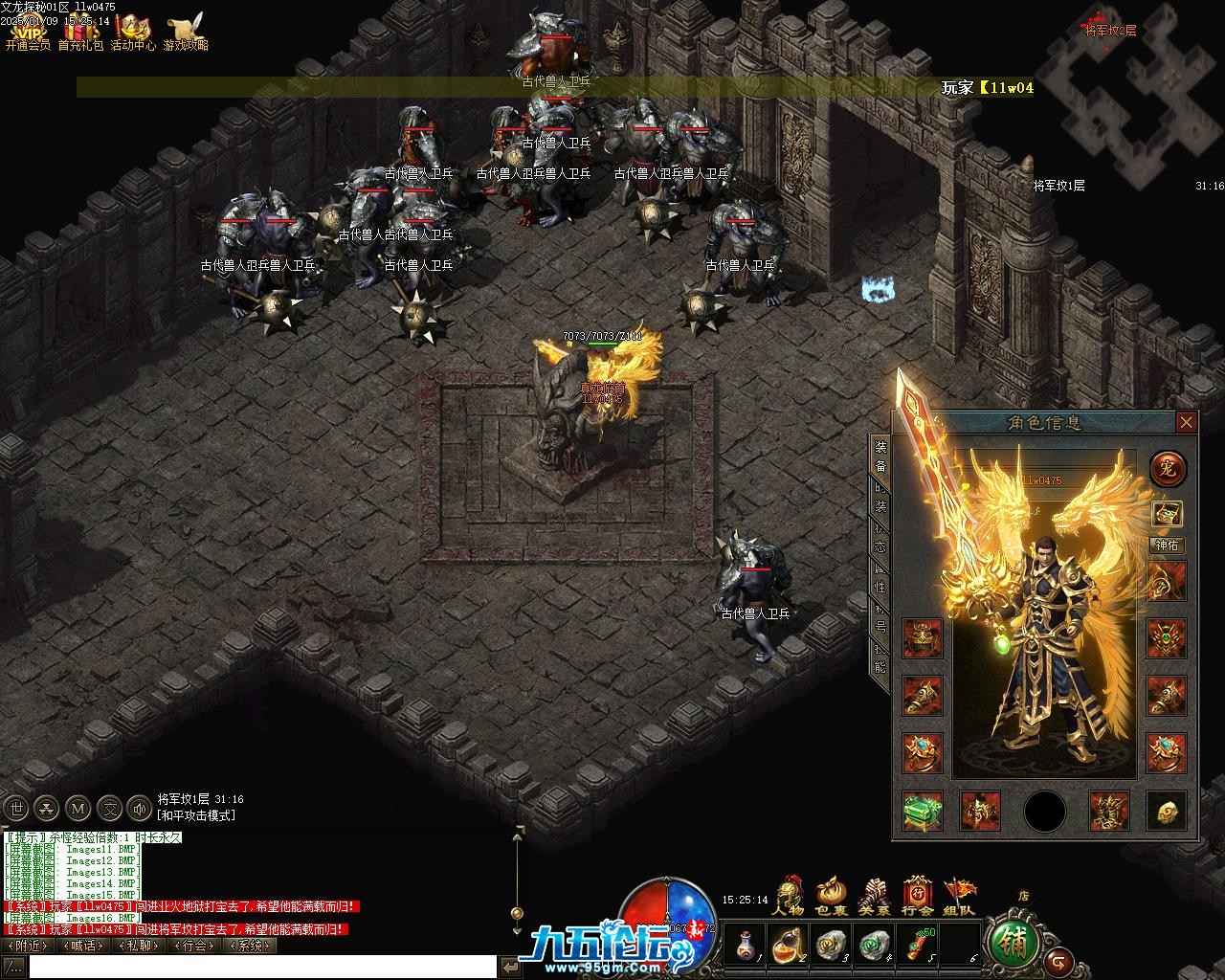Viewport: 1225px width, 980px height.
Task: Close the 角色信息 character panel
Action: [1186, 422]
